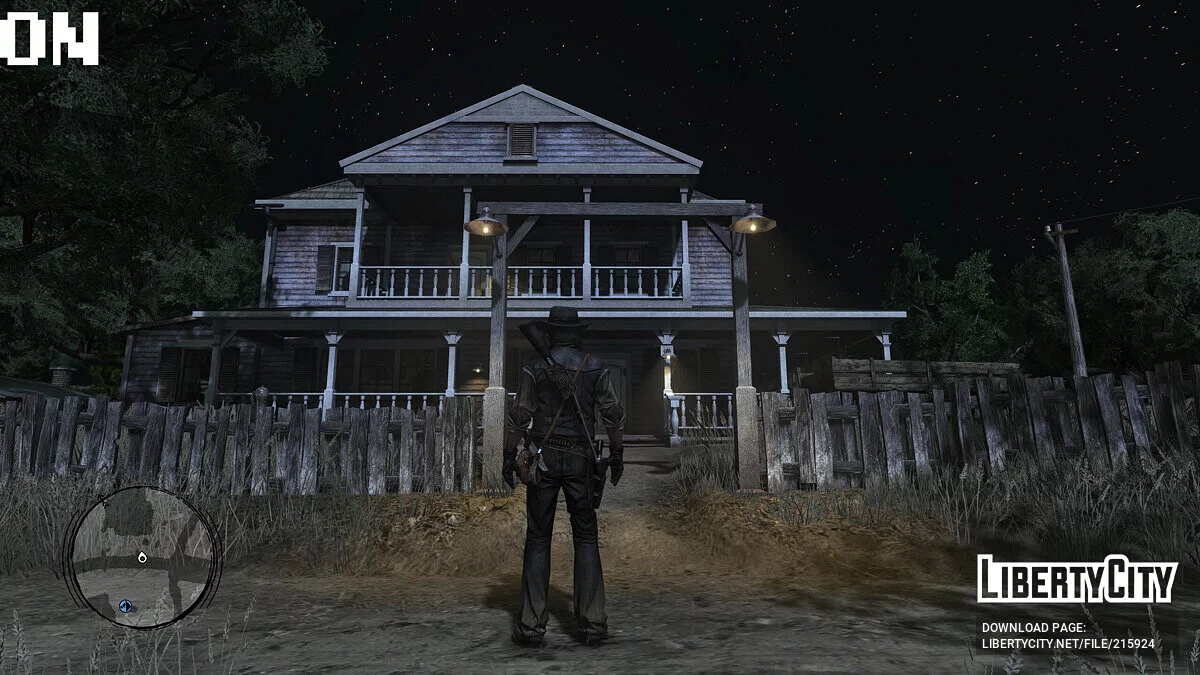The width and height of the screenshot is (1200, 675).
Task: Click the circular minimap
Action: click(x=141, y=557)
